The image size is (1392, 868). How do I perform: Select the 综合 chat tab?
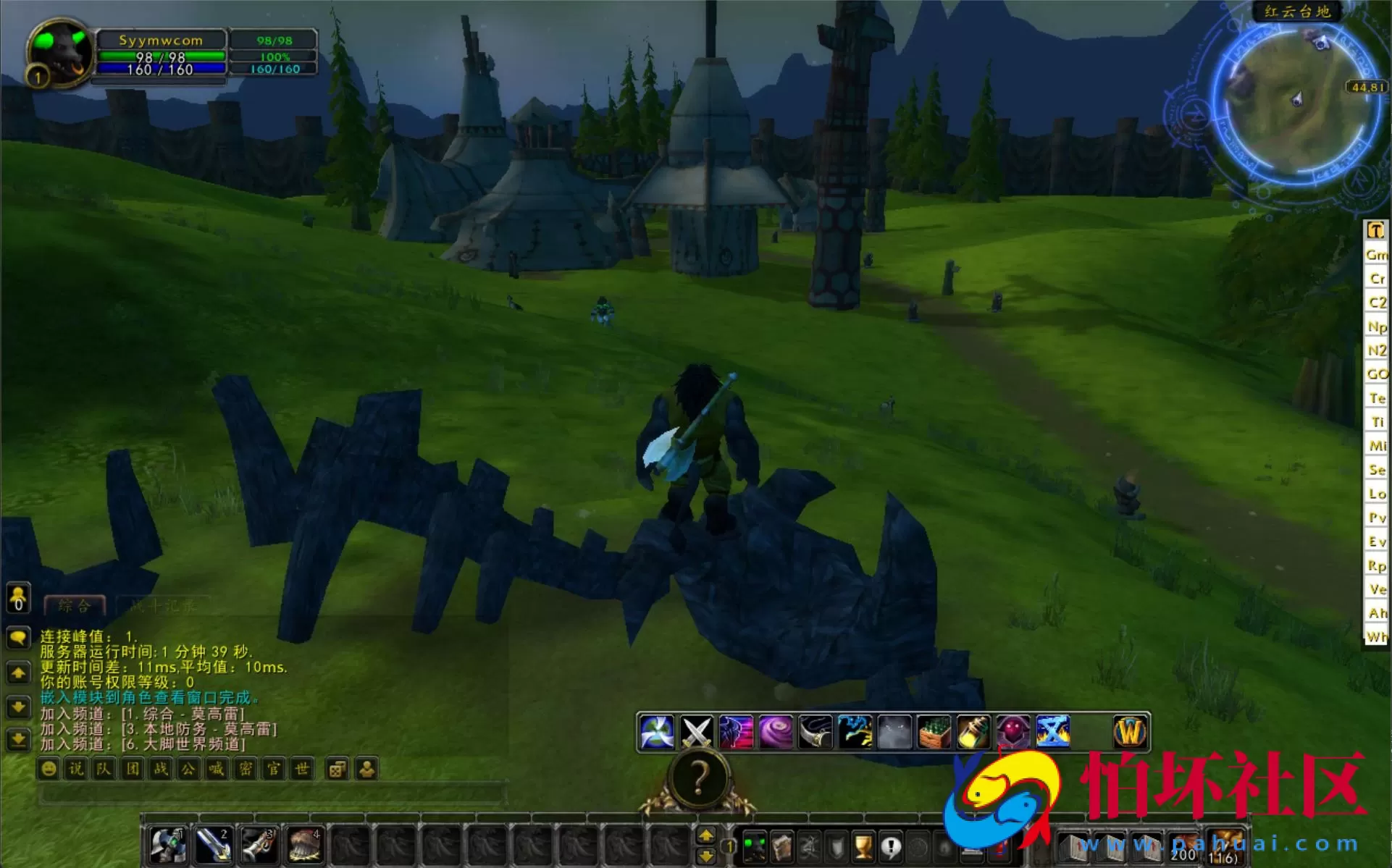click(x=75, y=605)
